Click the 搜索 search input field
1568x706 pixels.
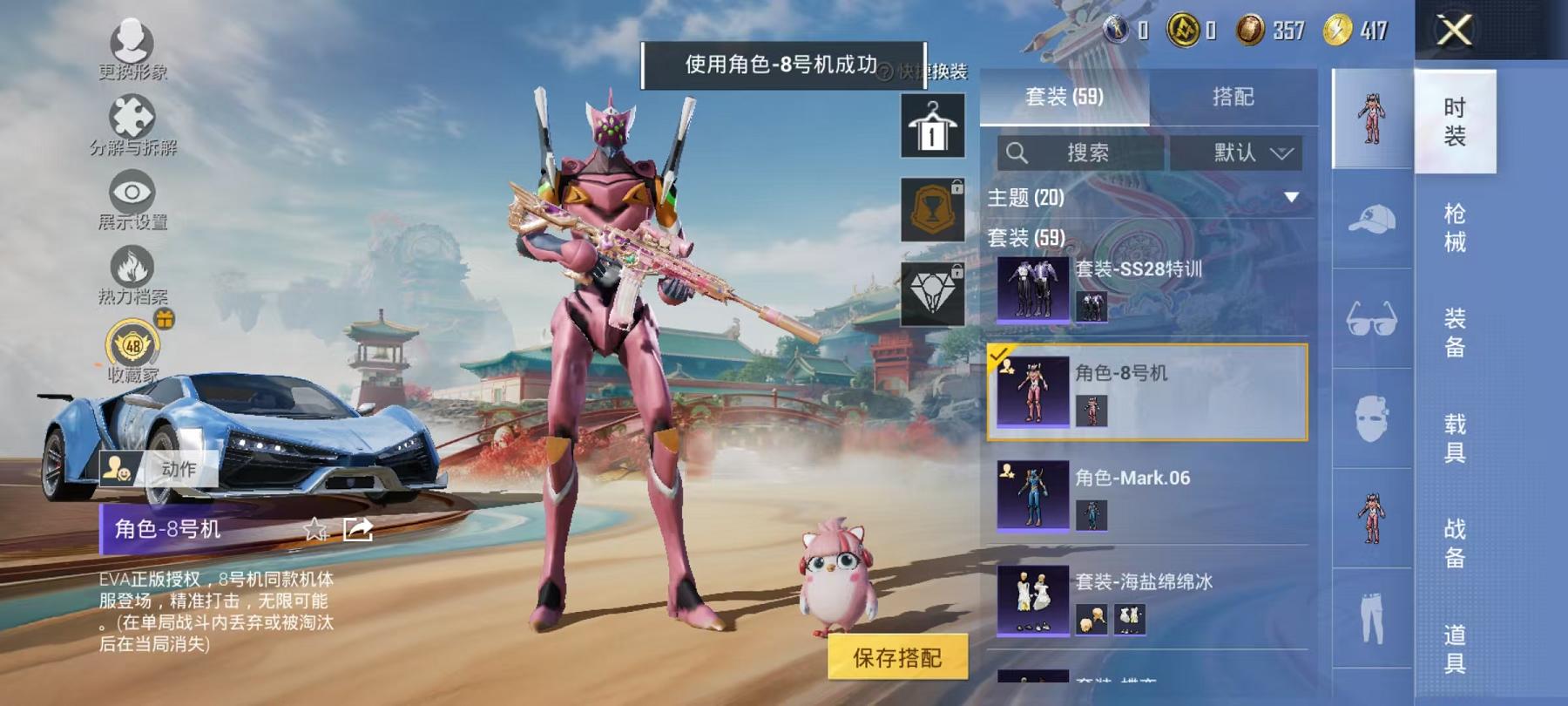(x=1080, y=150)
